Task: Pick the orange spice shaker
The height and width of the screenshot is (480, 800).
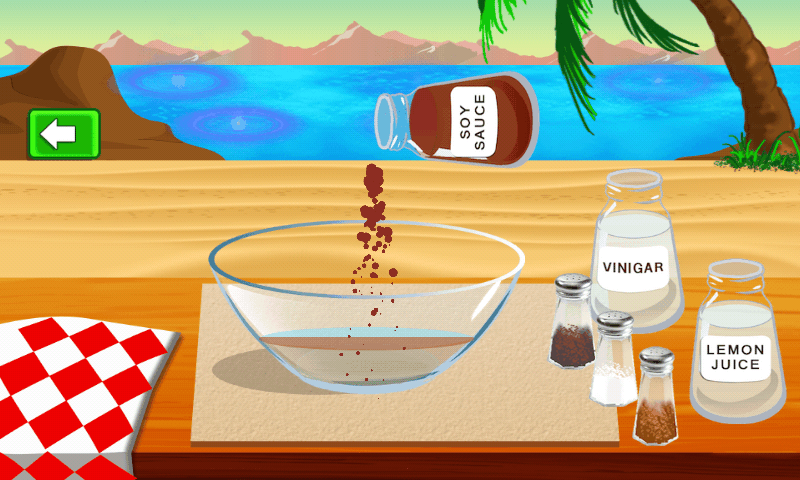Action: tap(656, 397)
